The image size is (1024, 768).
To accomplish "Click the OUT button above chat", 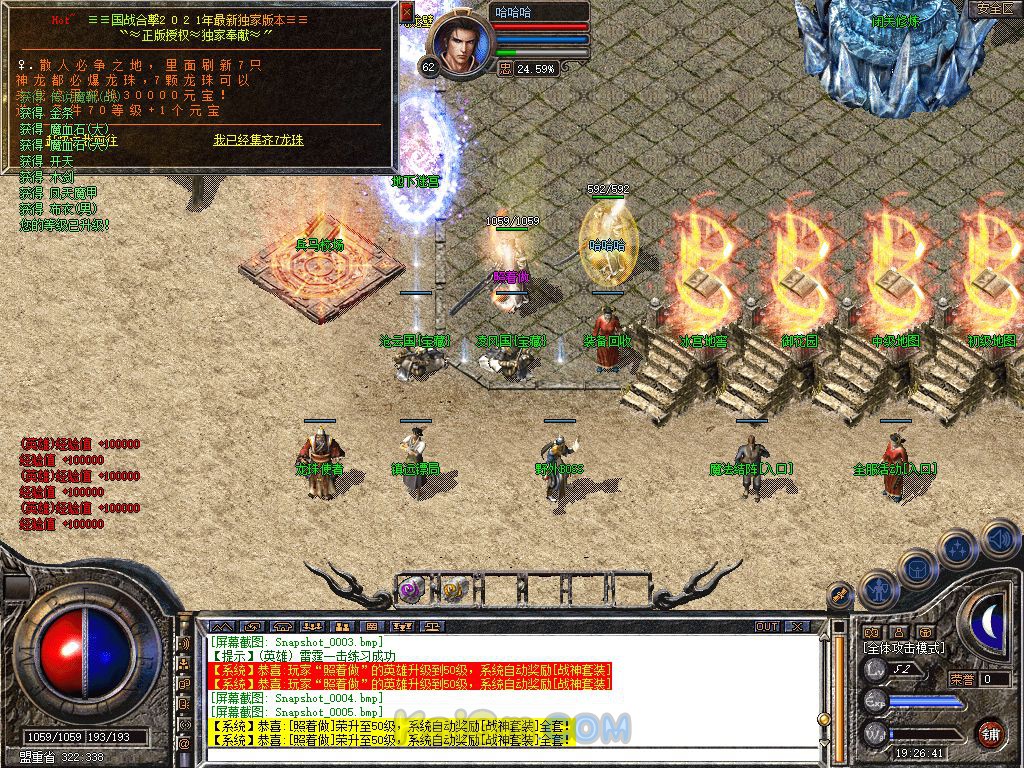I will point(767,626).
